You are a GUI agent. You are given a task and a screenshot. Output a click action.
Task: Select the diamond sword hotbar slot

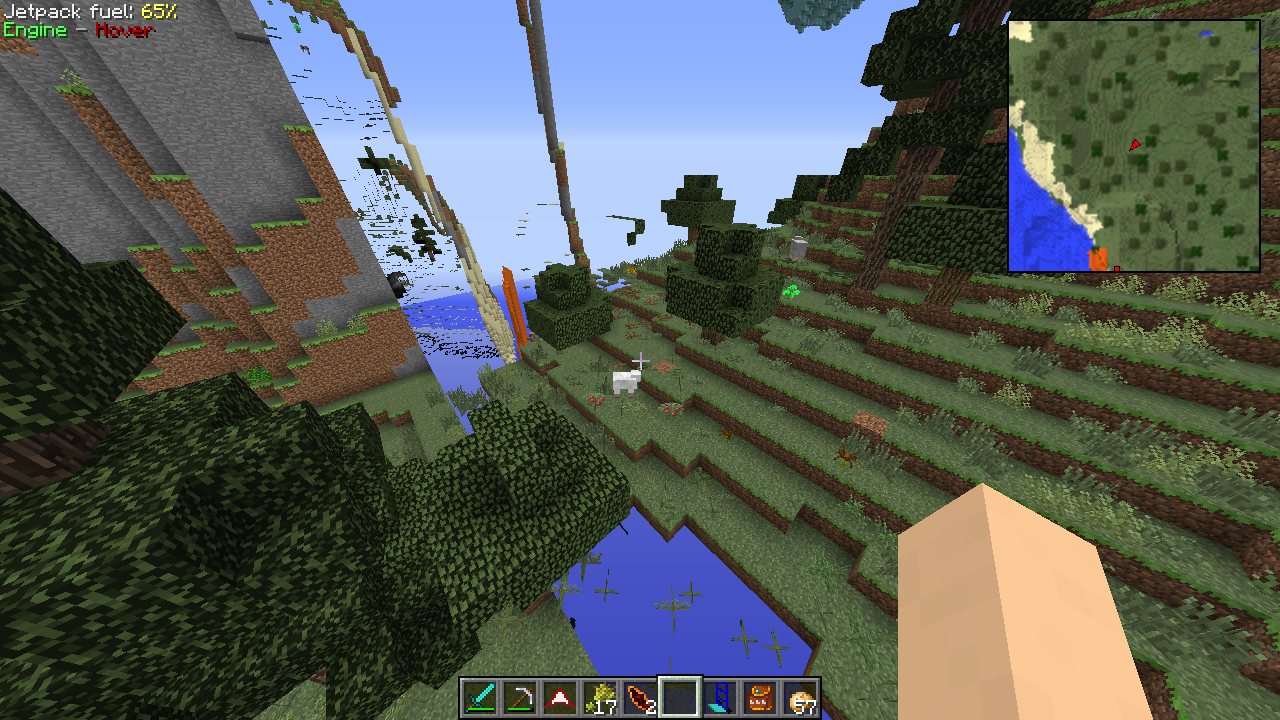[x=480, y=697]
